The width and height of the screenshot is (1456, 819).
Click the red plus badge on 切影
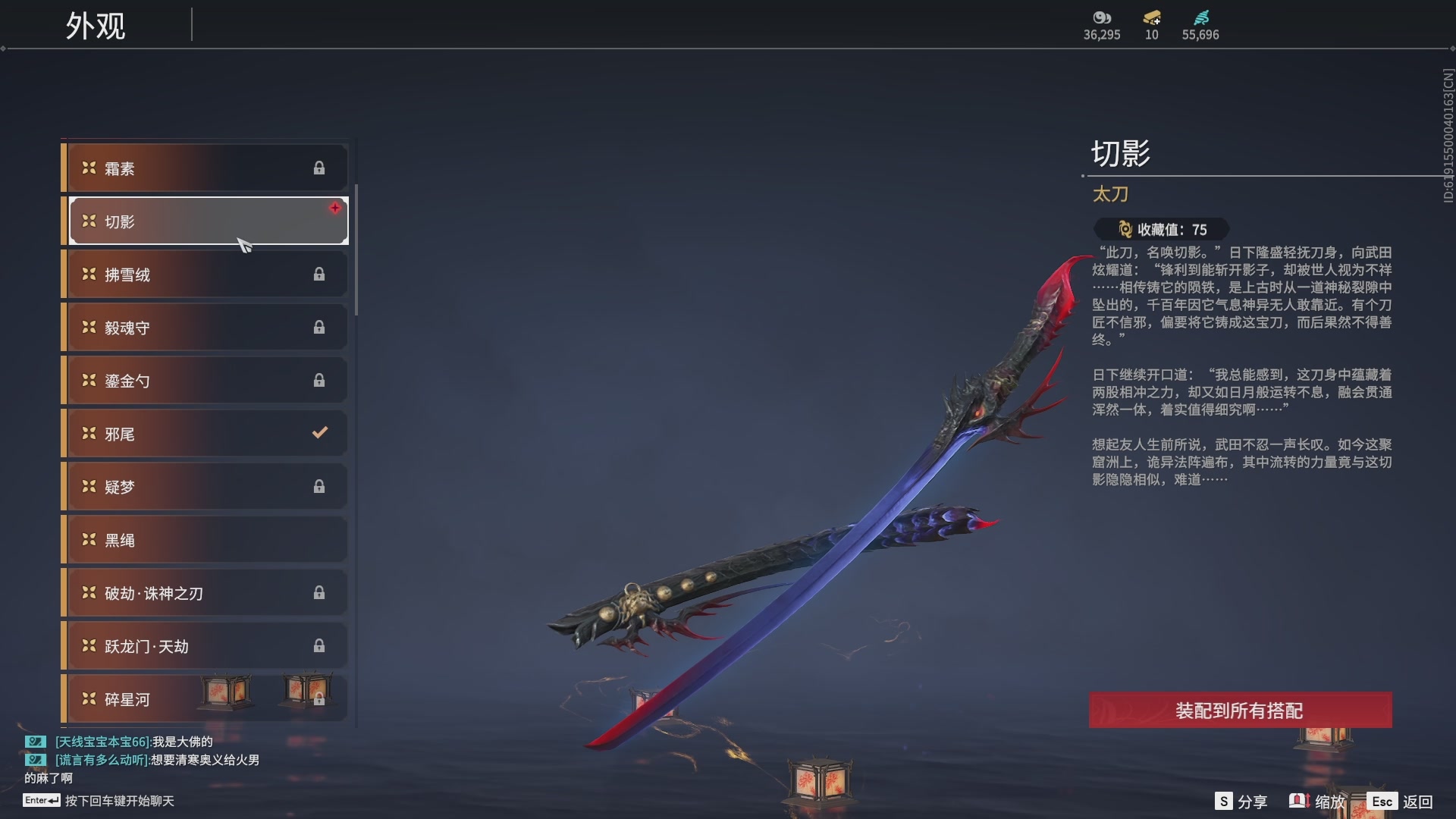(x=336, y=209)
